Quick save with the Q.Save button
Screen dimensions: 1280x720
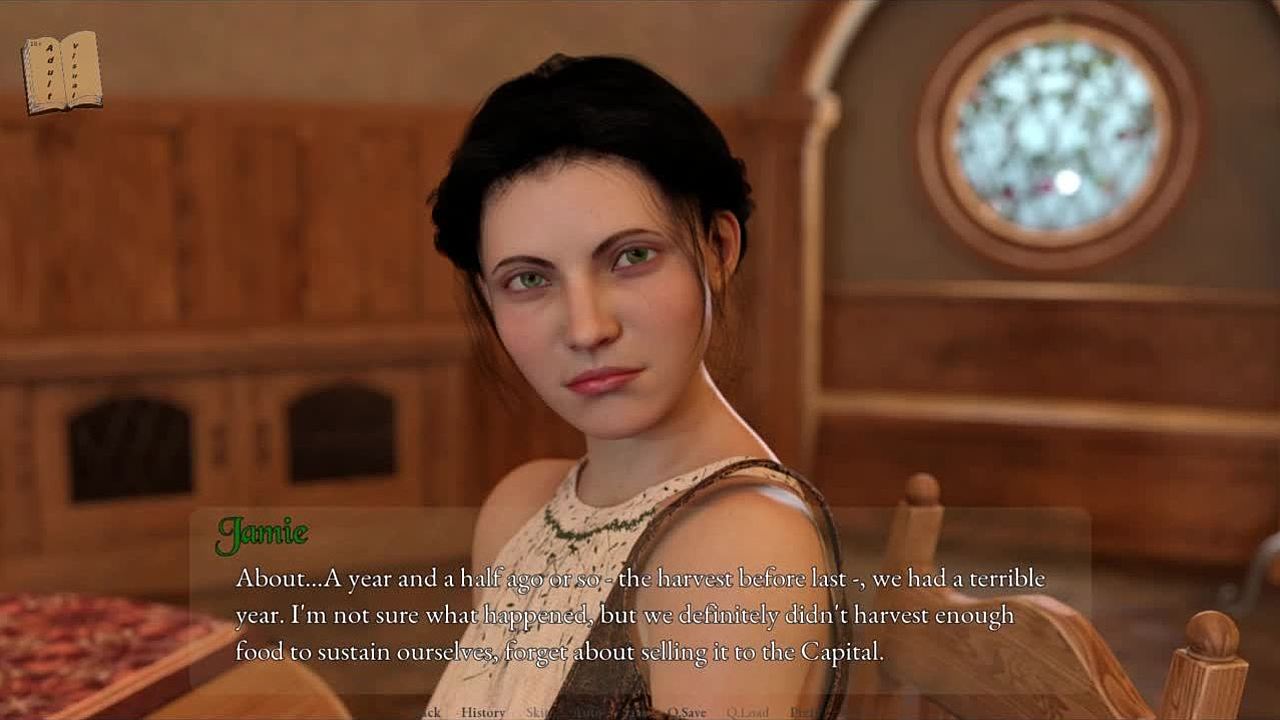(x=686, y=712)
